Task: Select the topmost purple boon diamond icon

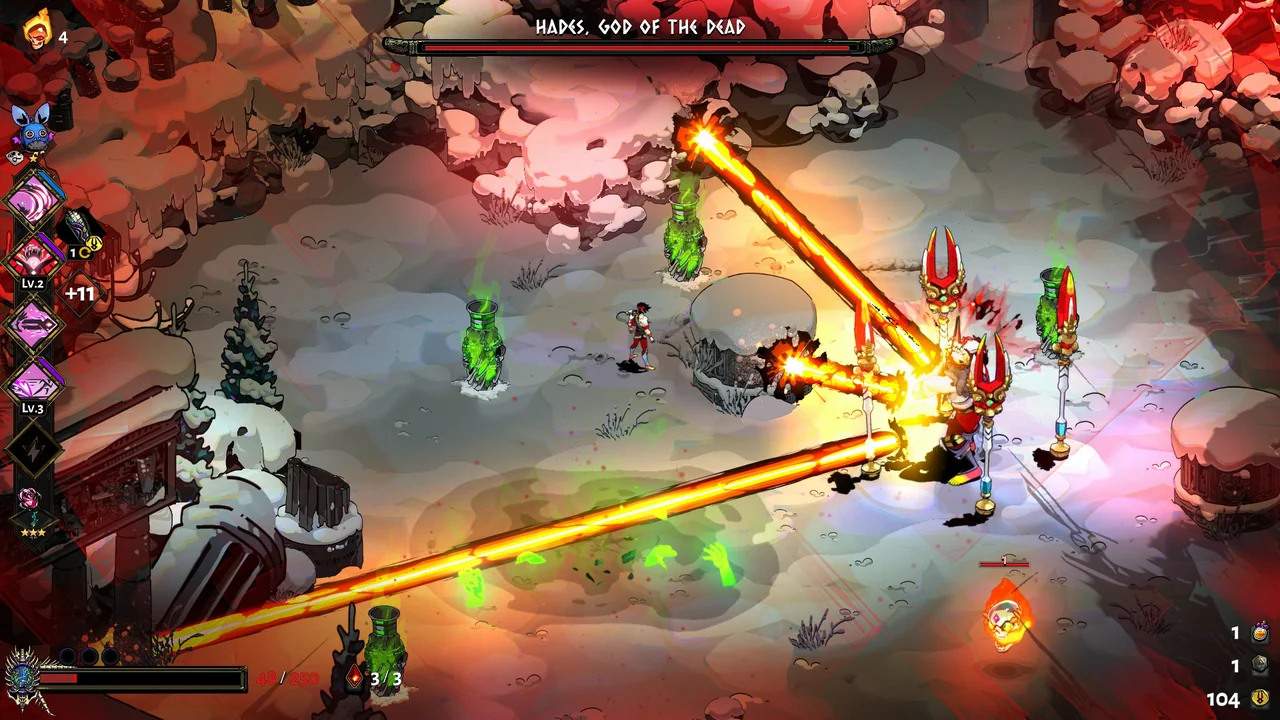Action: pos(32,200)
